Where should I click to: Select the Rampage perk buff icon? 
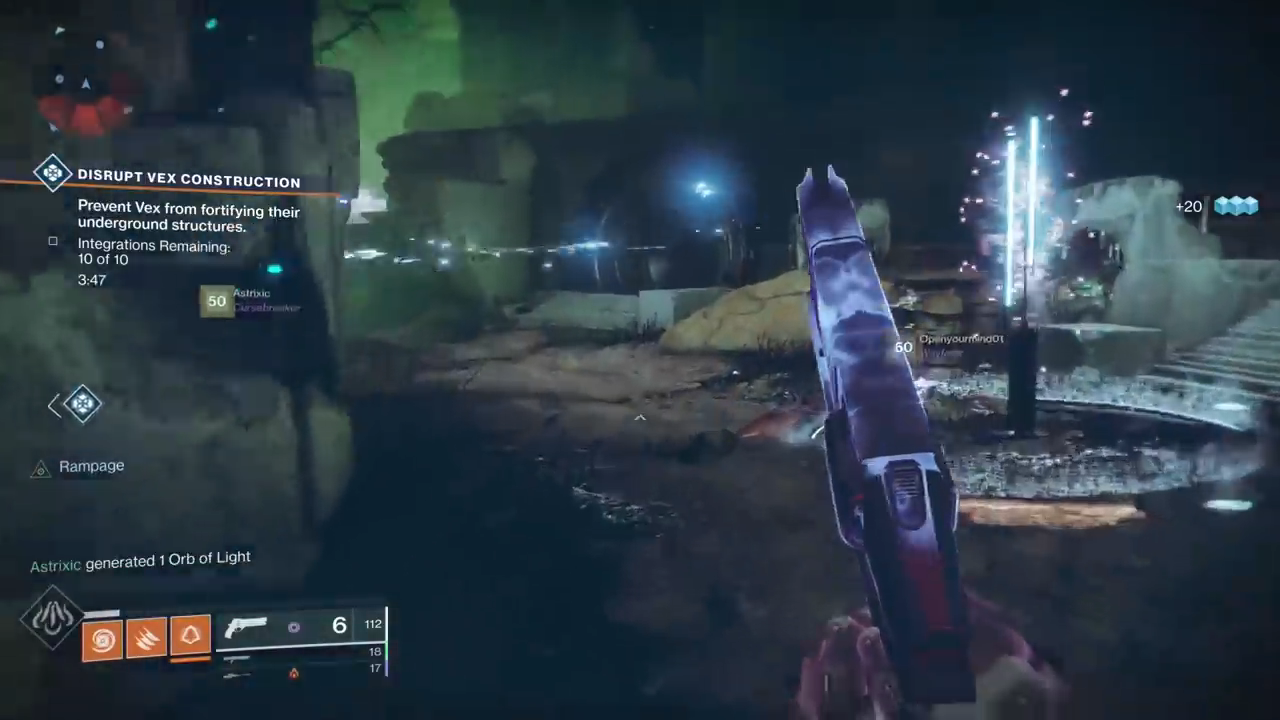[40, 468]
